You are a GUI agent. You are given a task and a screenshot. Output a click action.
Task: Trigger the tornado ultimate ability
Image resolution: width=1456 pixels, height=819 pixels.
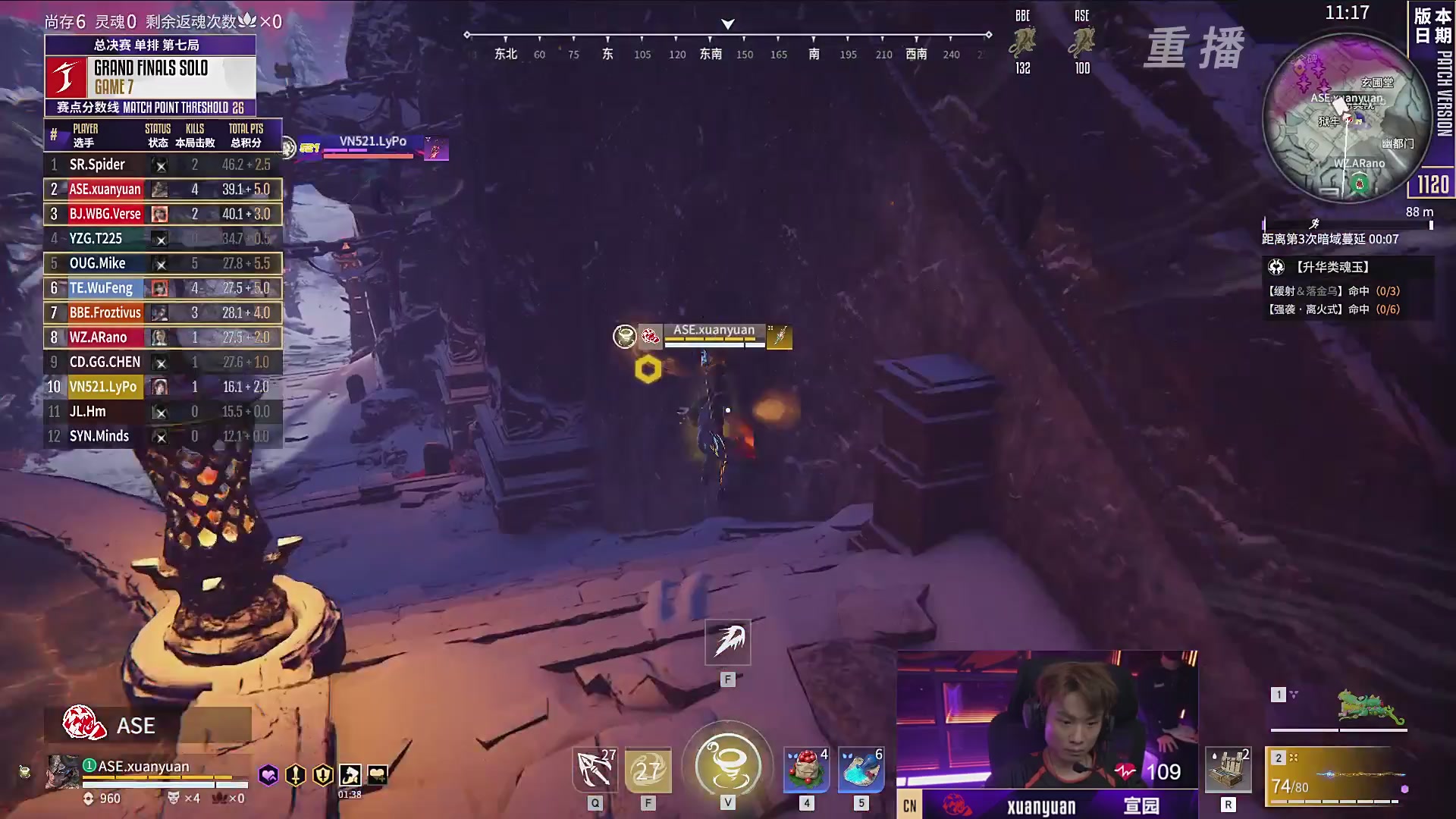point(727,764)
